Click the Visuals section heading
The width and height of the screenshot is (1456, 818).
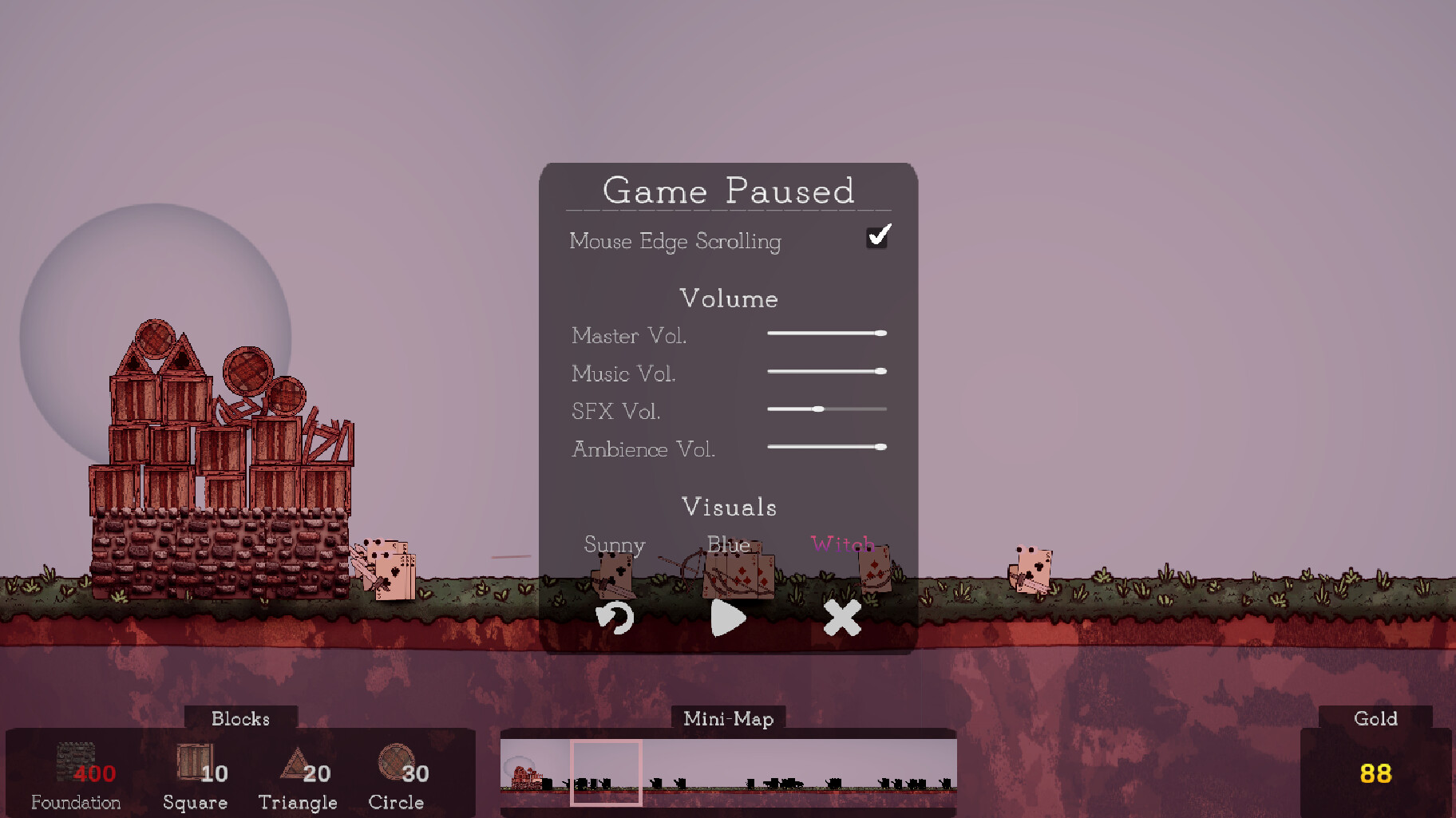pos(729,506)
